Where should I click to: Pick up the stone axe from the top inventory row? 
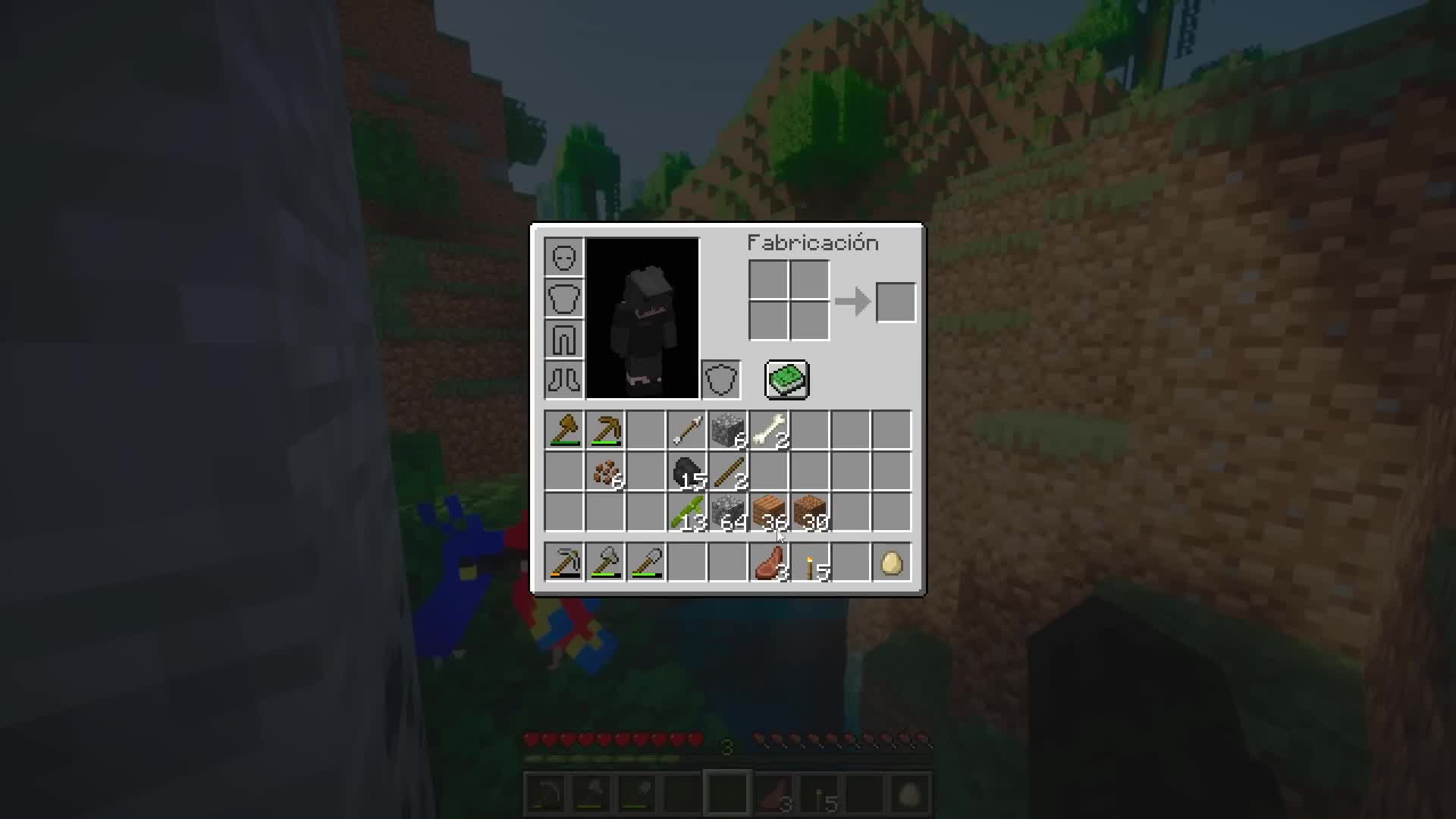point(564,430)
